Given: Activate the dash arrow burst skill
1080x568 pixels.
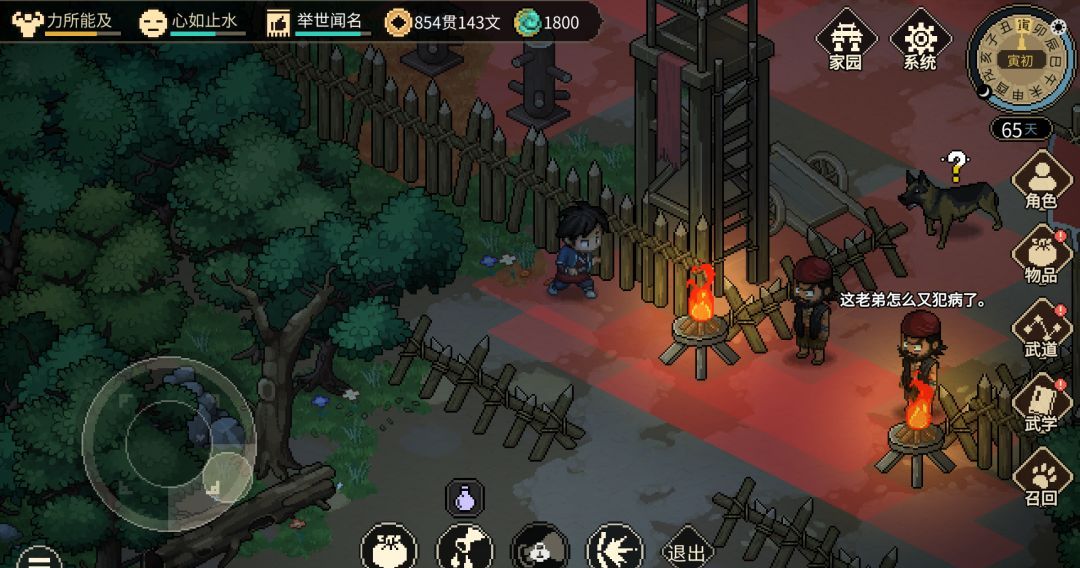Looking at the screenshot, I should click(x=614, y=549).
